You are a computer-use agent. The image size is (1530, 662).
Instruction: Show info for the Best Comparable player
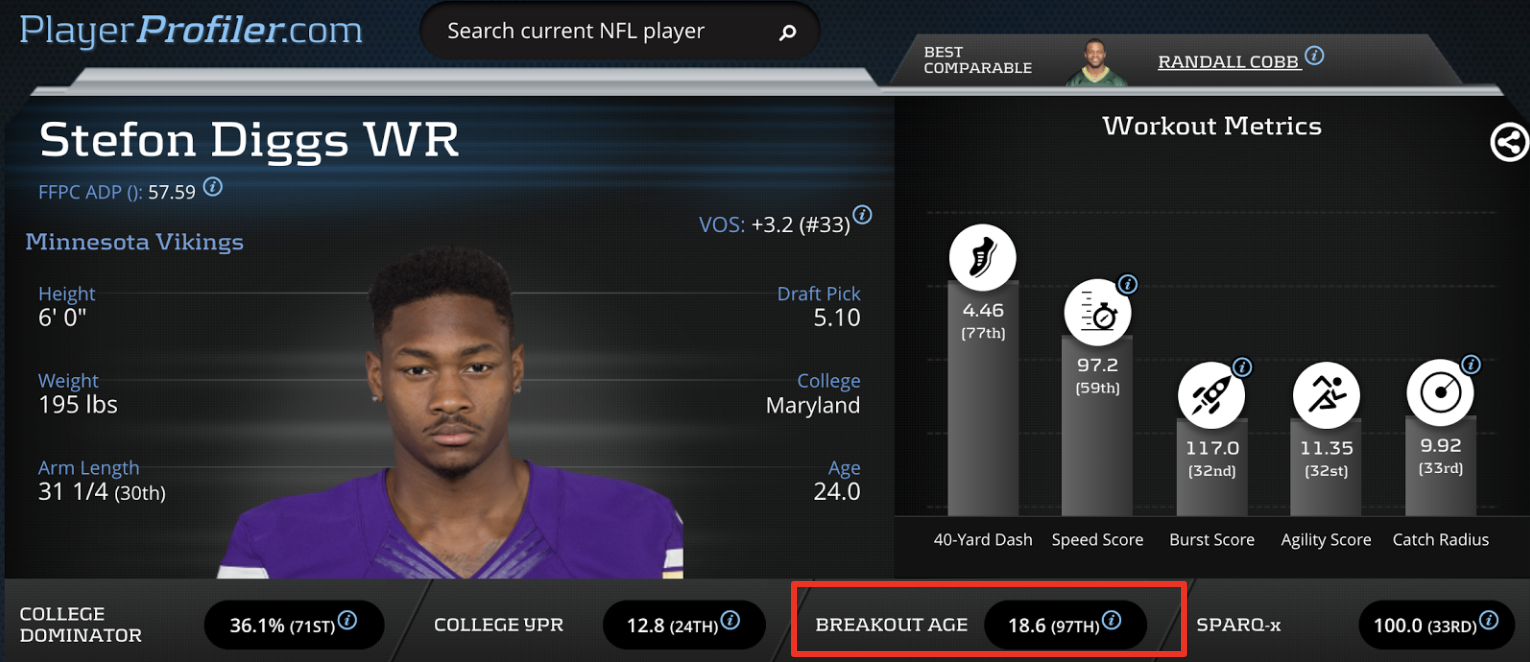[x=1315, y=56]
